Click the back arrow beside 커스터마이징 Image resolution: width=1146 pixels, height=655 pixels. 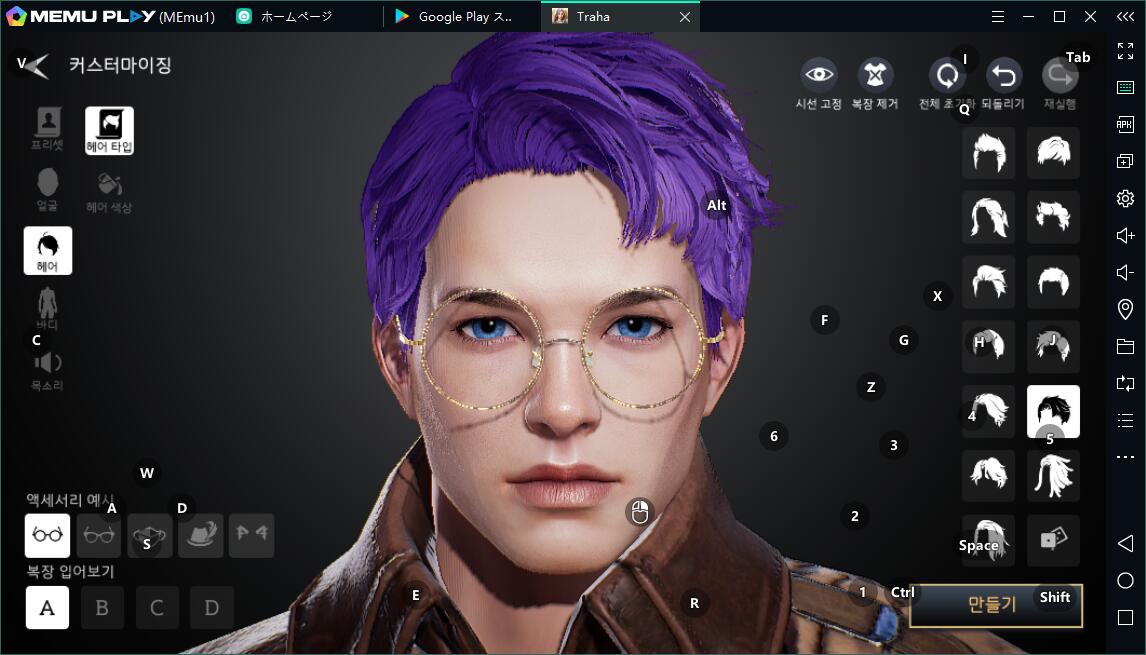click(x=34, y=66)
